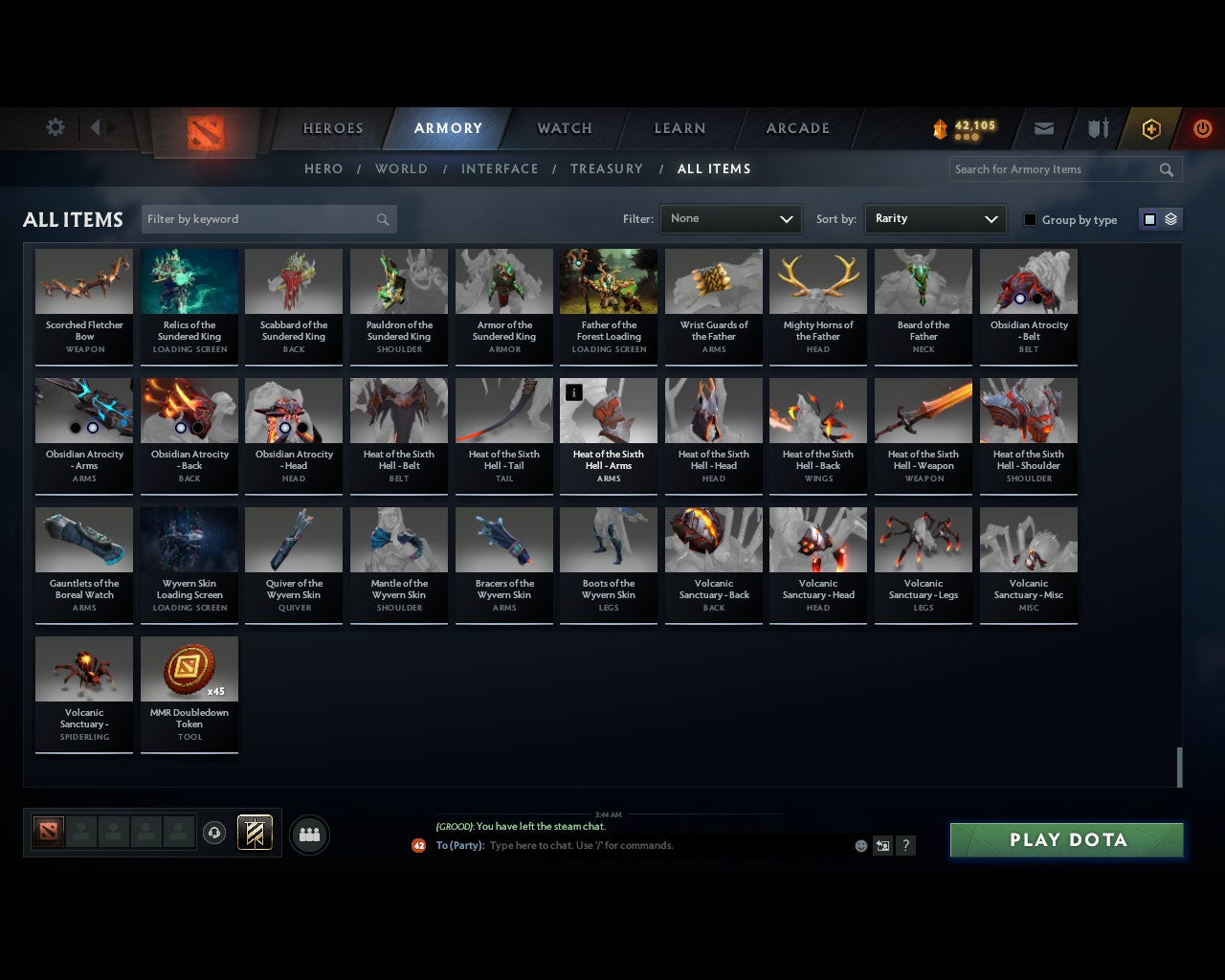Click the red power exit icon

coord(1202,127)
